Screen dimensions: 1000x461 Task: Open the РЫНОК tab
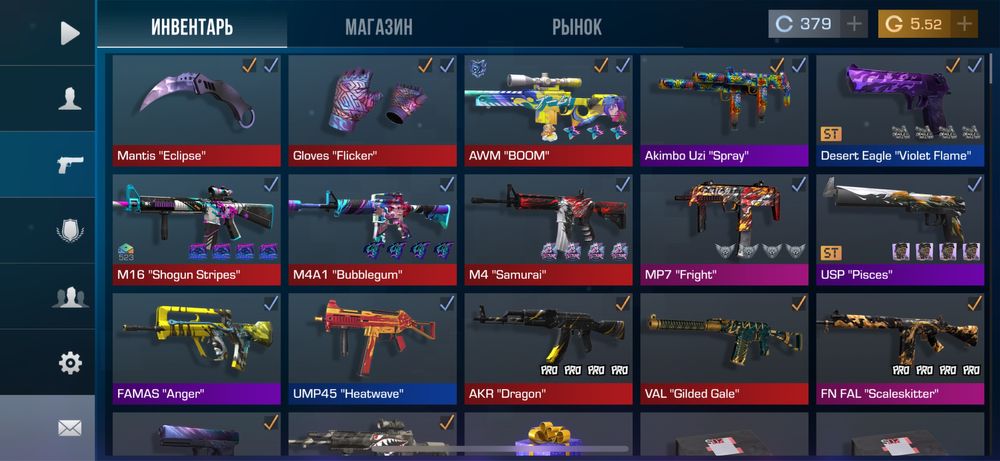click(x=576, y=27)
